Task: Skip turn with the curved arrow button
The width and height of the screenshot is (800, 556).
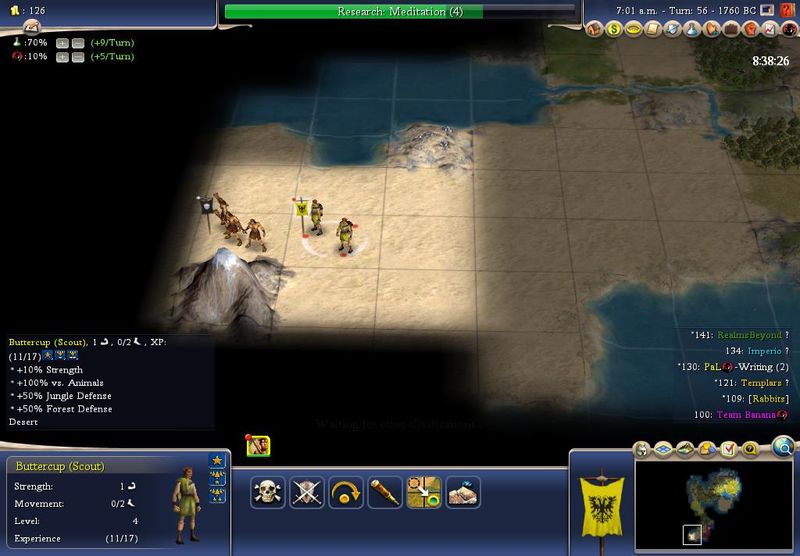Action: pyautogui.click(x=345, y=492)
